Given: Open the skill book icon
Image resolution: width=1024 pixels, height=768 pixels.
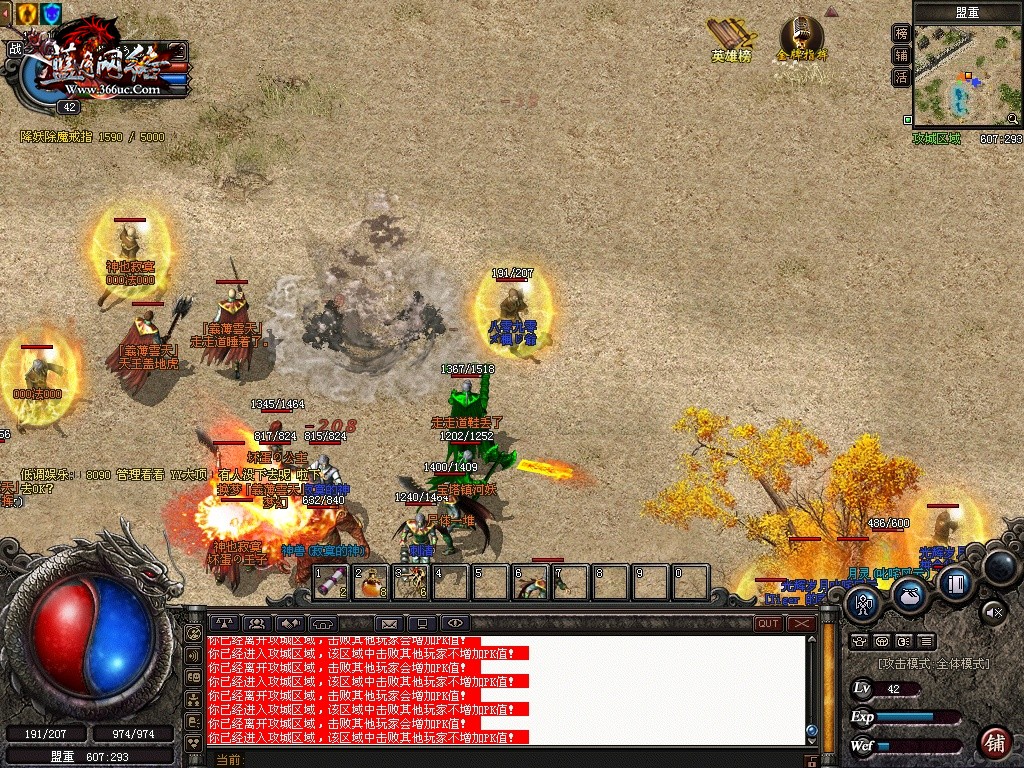Looking at the screenshot, I should [x=956, y=583].
